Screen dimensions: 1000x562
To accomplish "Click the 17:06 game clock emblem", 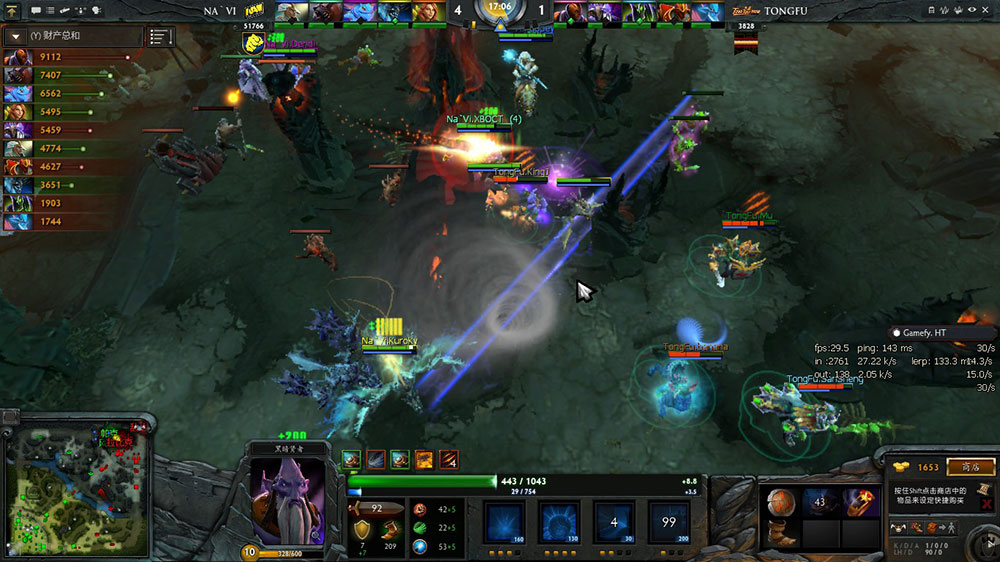I will pyautogui.click(x=500, y=14).
